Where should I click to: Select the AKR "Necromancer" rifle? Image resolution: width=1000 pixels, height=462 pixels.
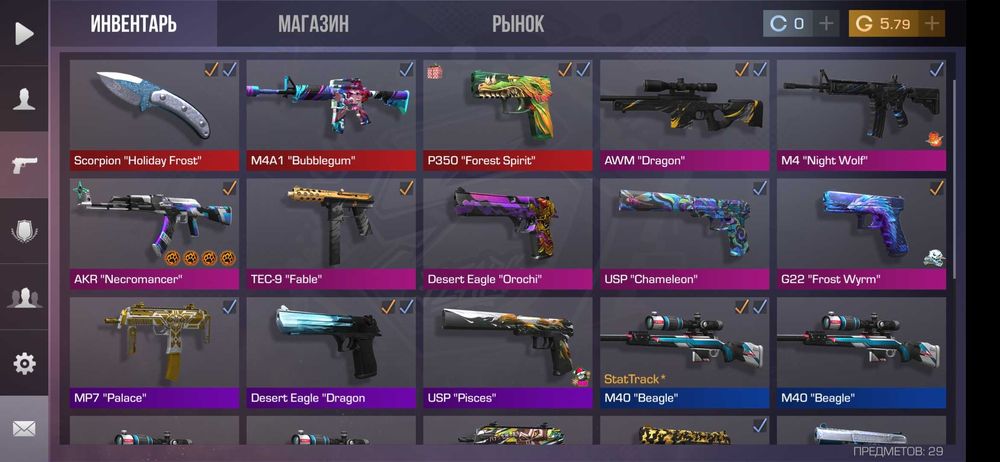pos(154,232)
